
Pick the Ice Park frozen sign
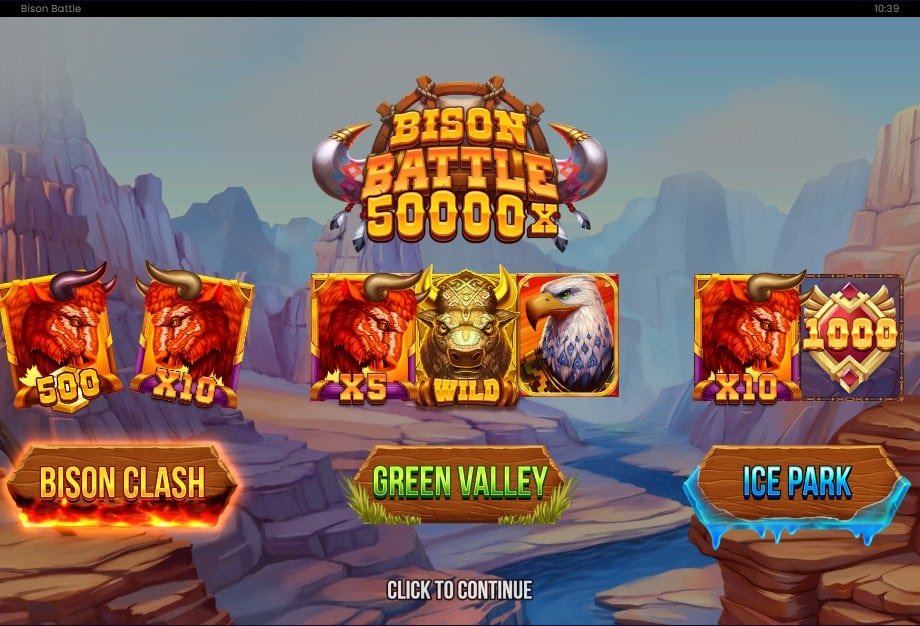796,483
